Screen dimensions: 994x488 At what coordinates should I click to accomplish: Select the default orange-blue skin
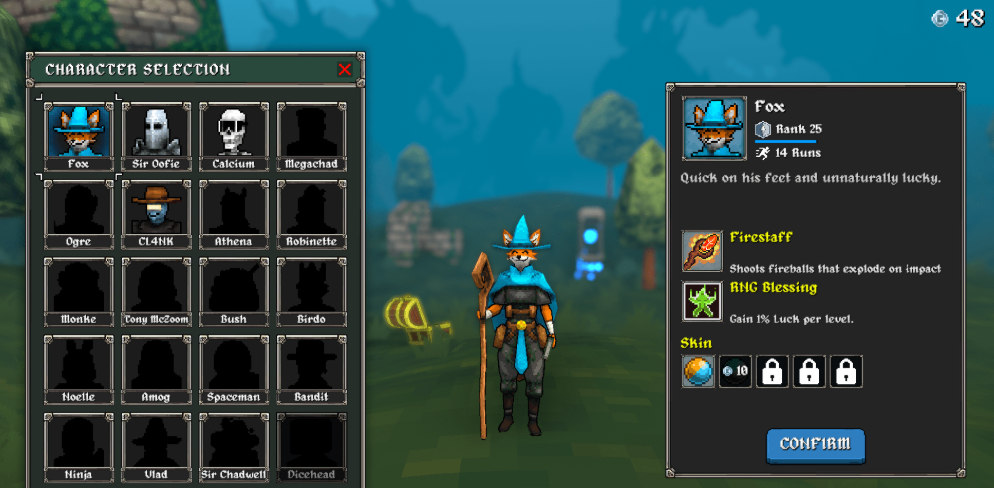(x=698, y=372)
